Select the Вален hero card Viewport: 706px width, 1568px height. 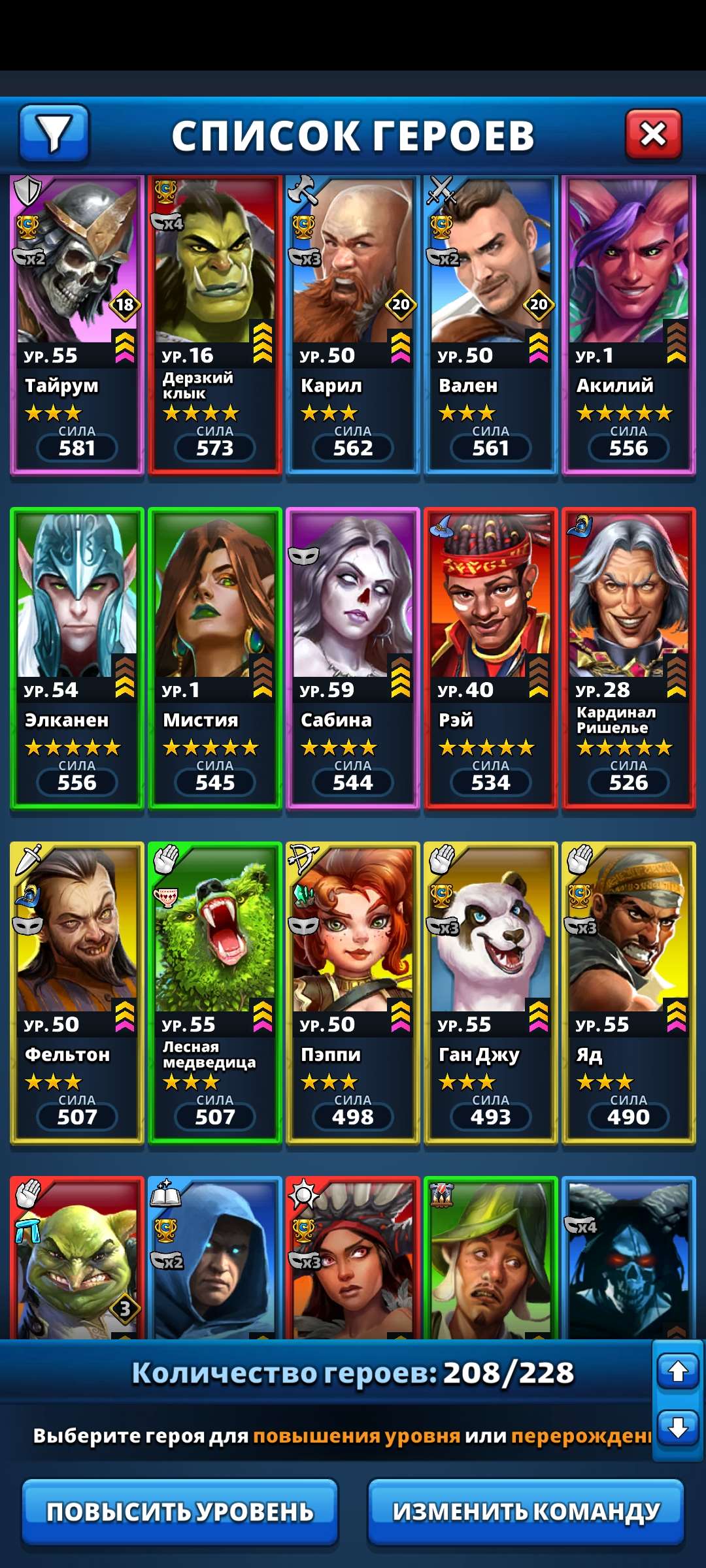pyautogui.click(x=491, y=324)
